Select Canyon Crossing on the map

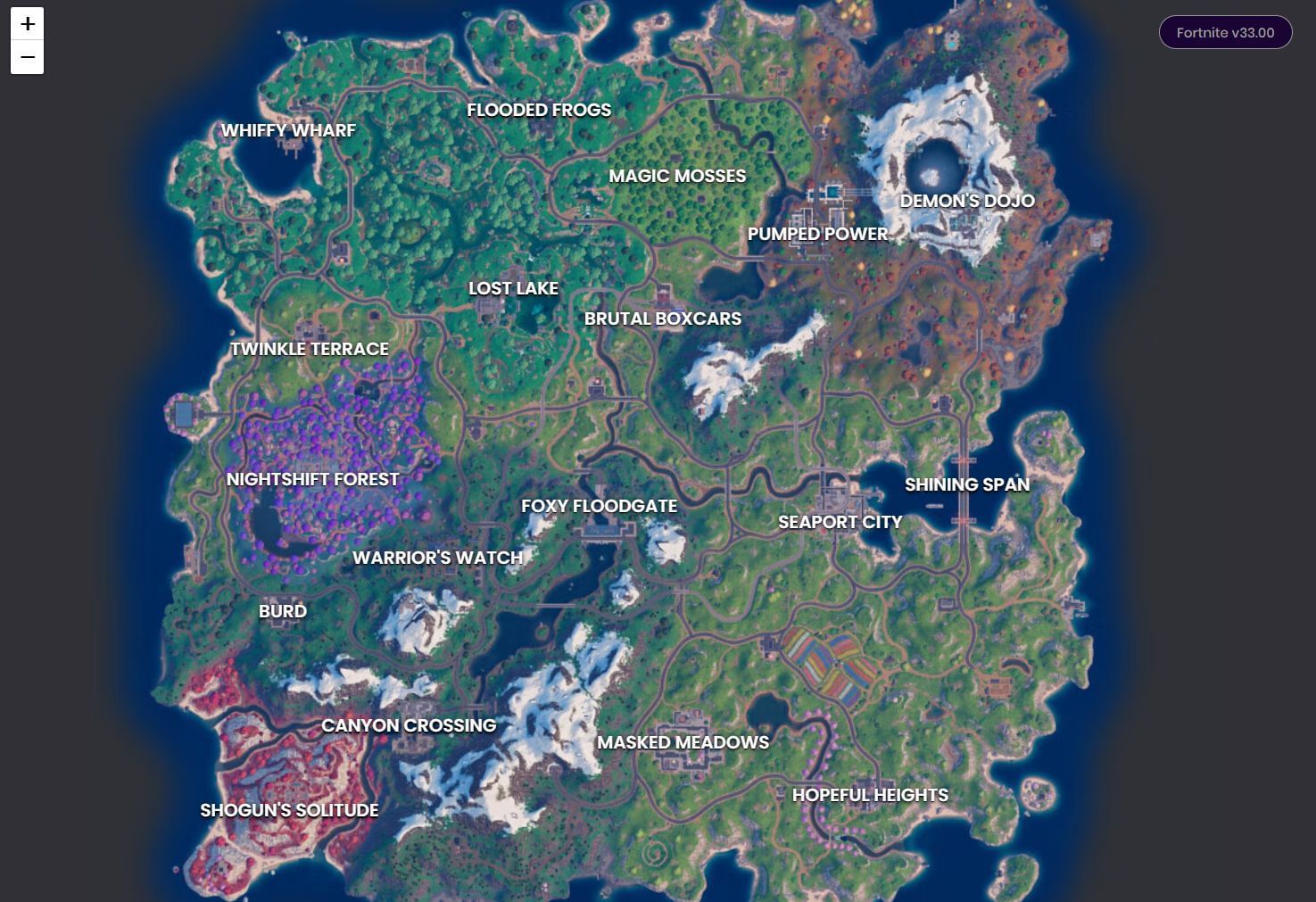(409, 725)
